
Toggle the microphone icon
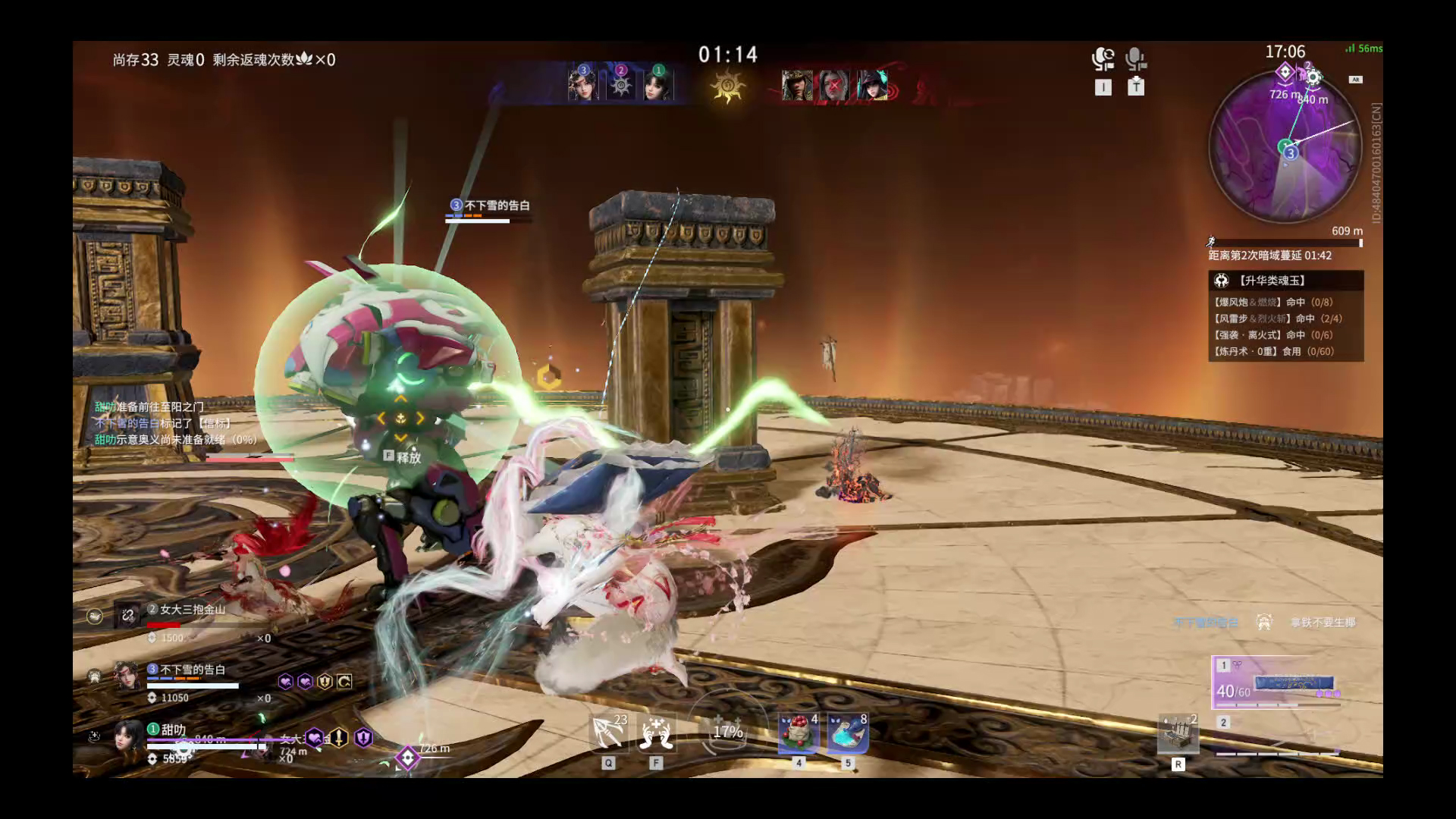click(1135, 59)
